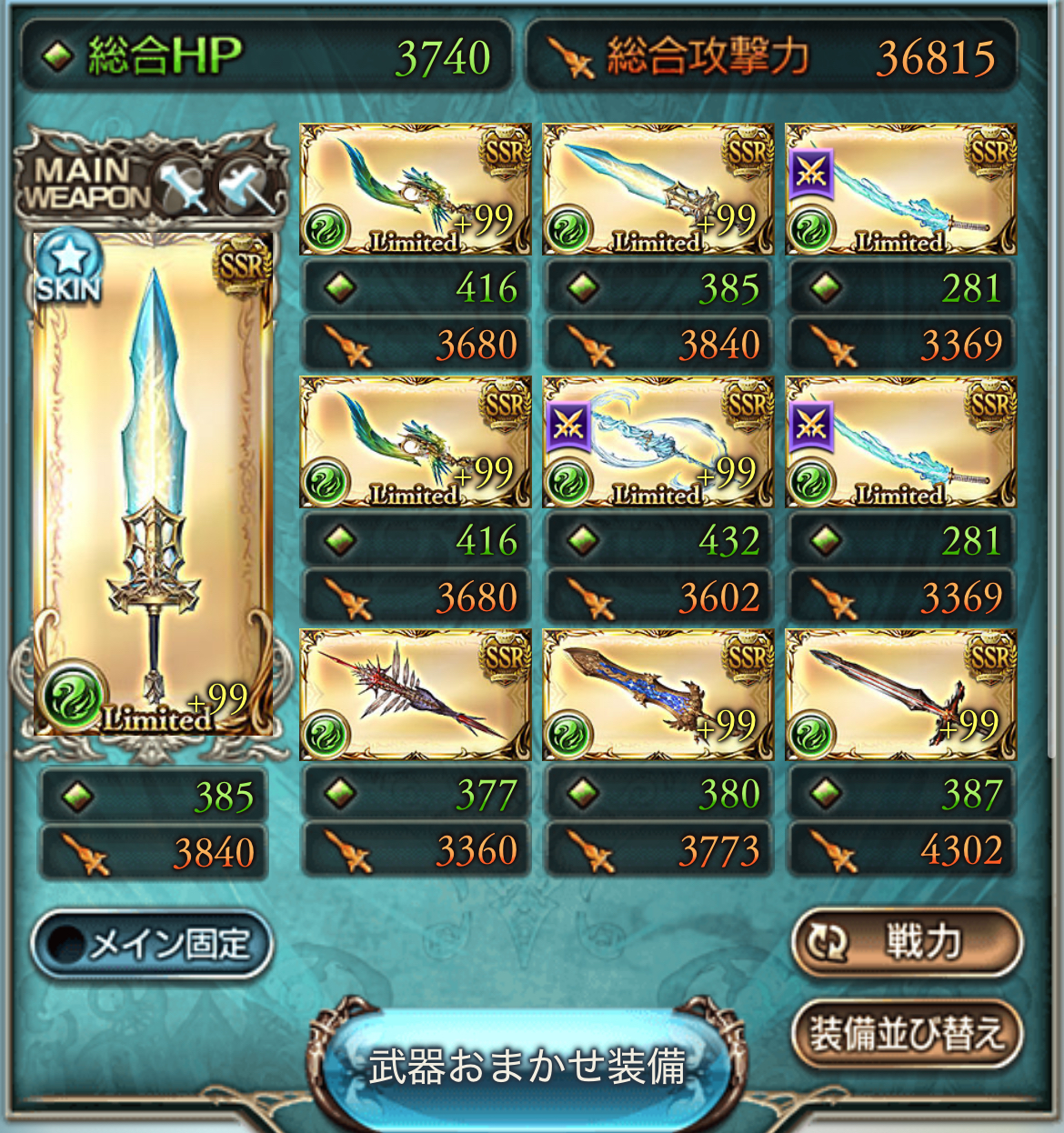The height and width of the screenshot is (1133, 1064).
Task: Open 装備並び替え to rearrange equipment
Action: click(907, 1033)
